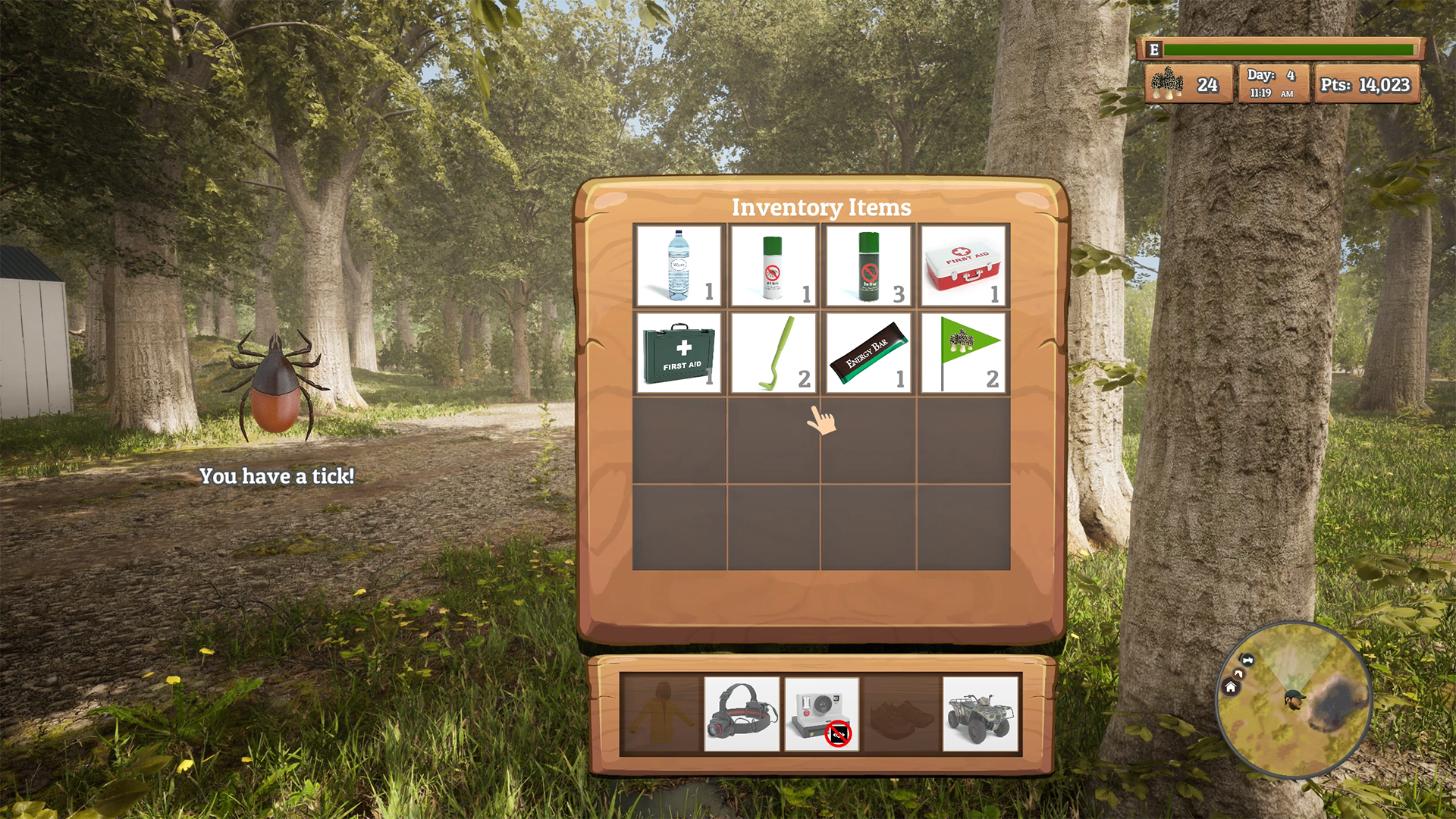
Task: Click the 'You have a tick!' notification
Action: [x=278, y=478]
